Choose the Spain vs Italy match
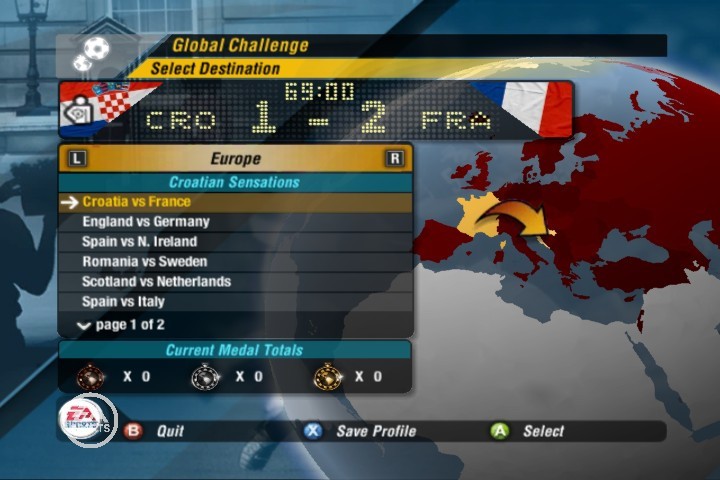The width and height of the screenshot is (720, 480). (123, 302)
